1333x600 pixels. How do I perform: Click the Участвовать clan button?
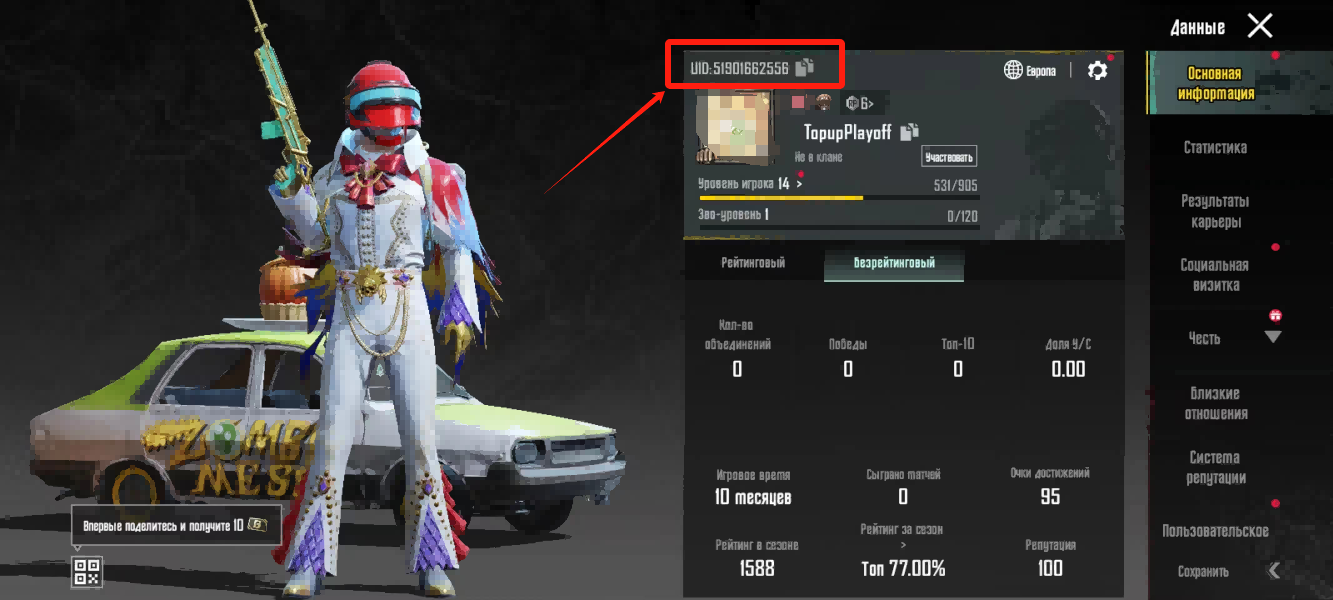pyautogui.click(x=948, y=157)
